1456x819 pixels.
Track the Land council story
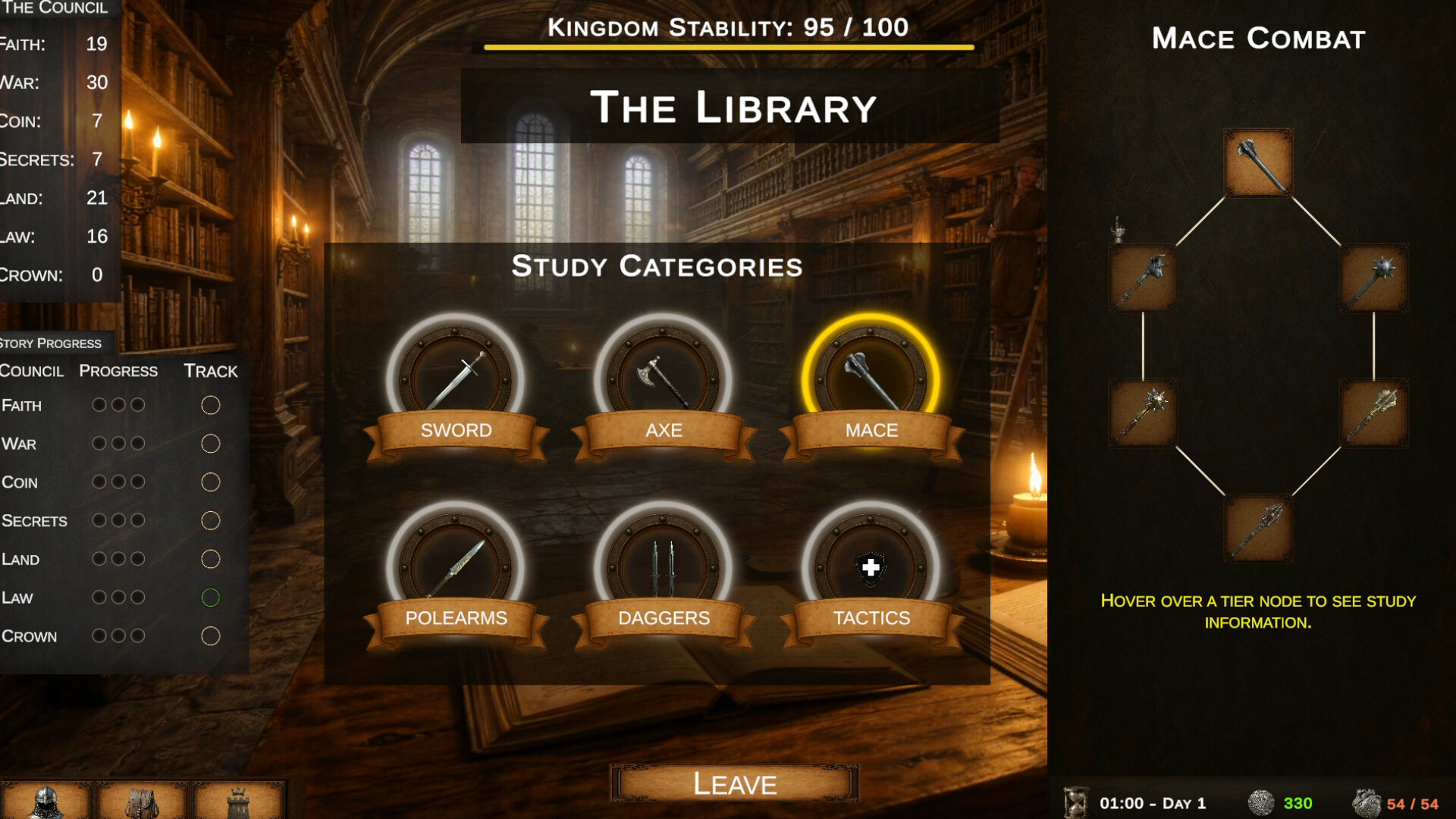pyautogui.click(x=211, y=560)
